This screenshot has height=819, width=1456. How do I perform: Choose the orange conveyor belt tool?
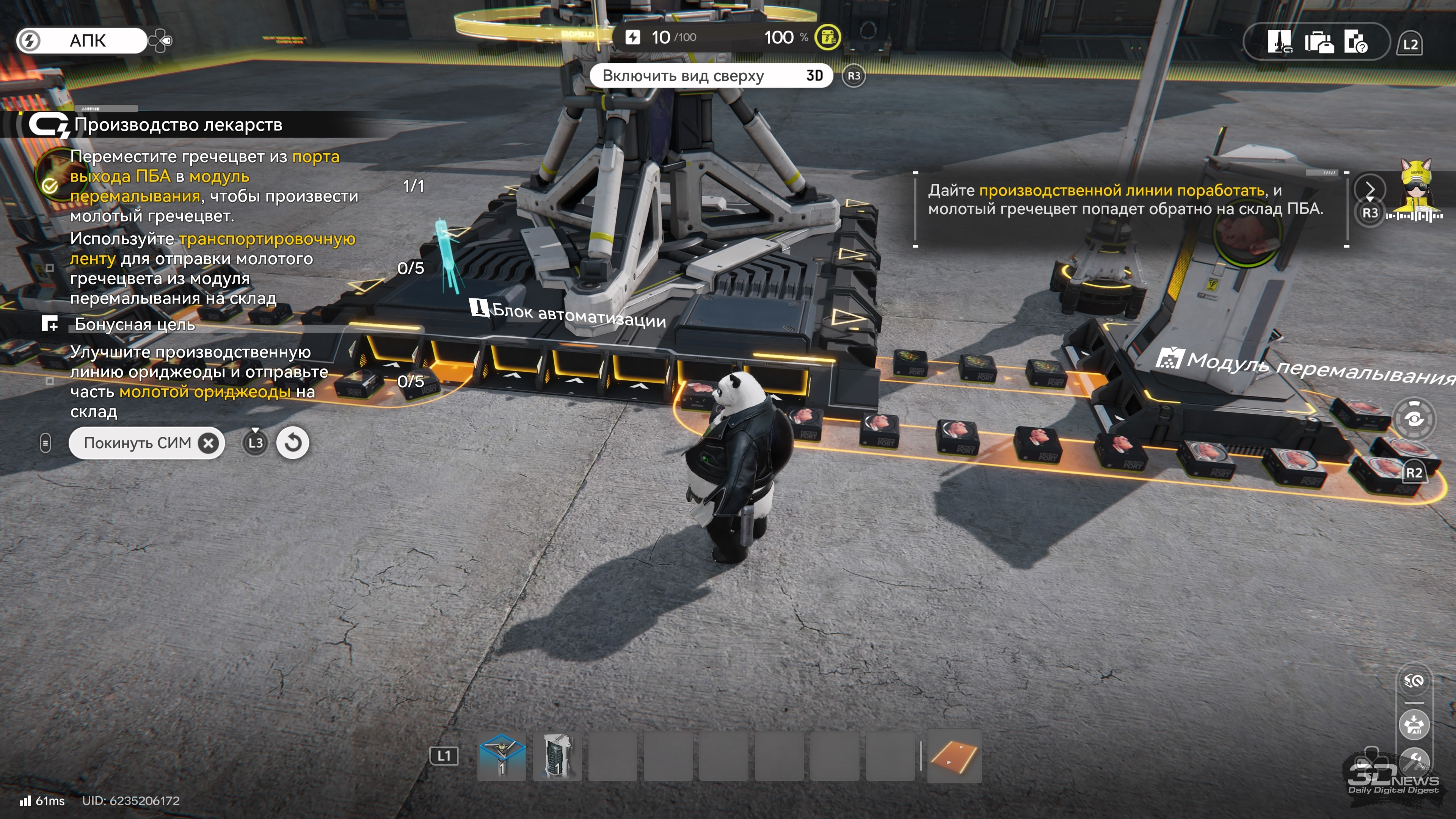[954, 756]
